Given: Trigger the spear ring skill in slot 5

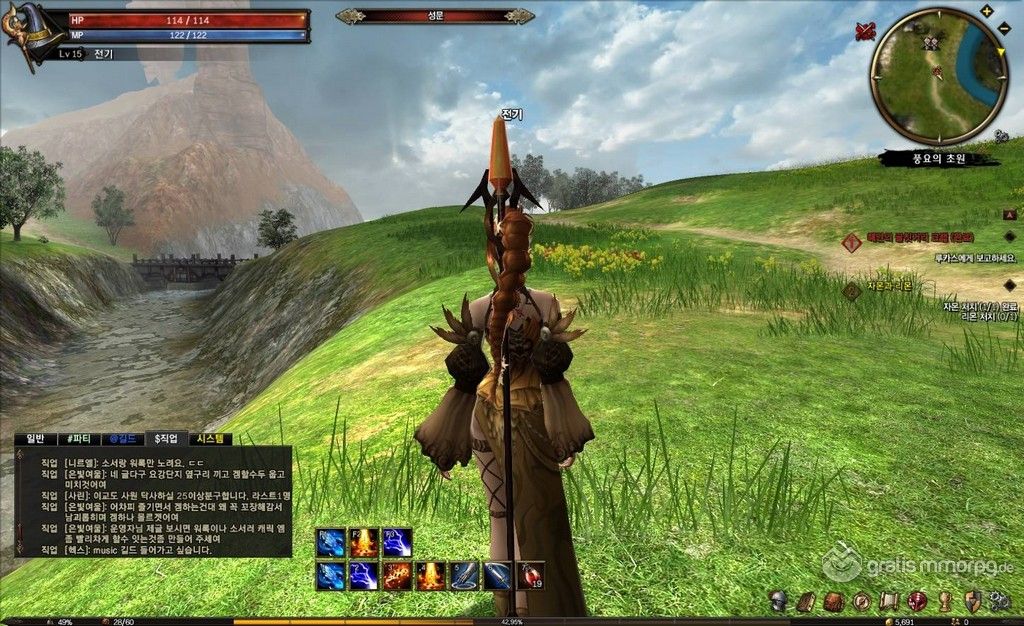Looking at the screenshot, I should [464, 576].
